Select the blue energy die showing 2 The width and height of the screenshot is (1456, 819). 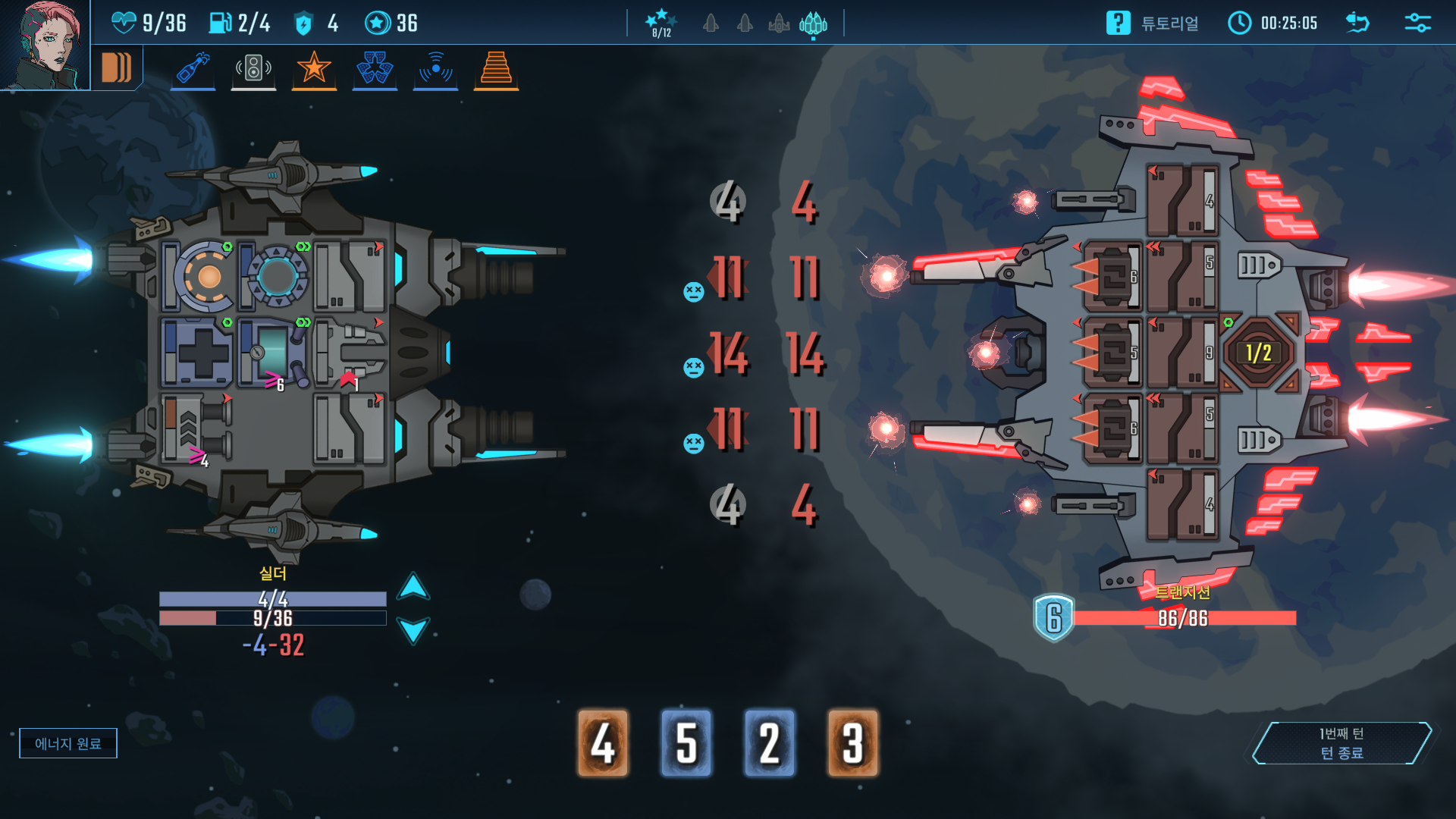[770, 743]
